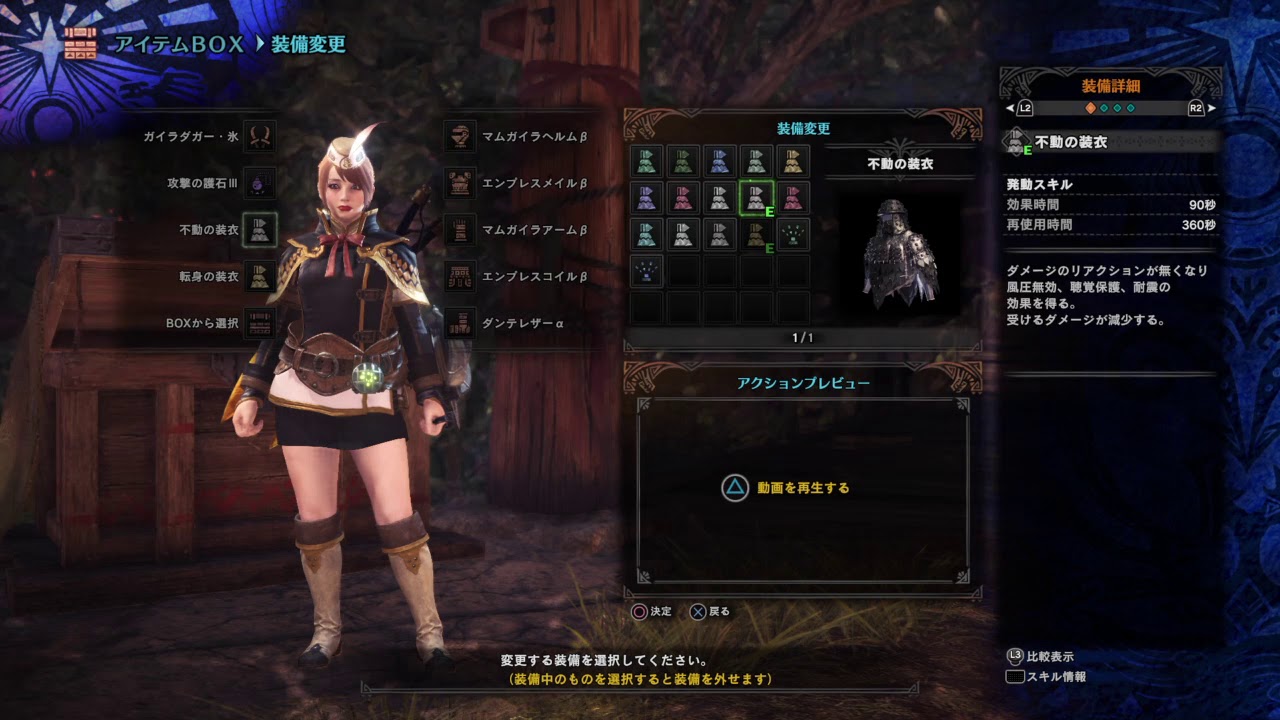Select the 転身の装衣 mantle slot
Viewport: 1280px width, 720px height.
click(259, 276)
